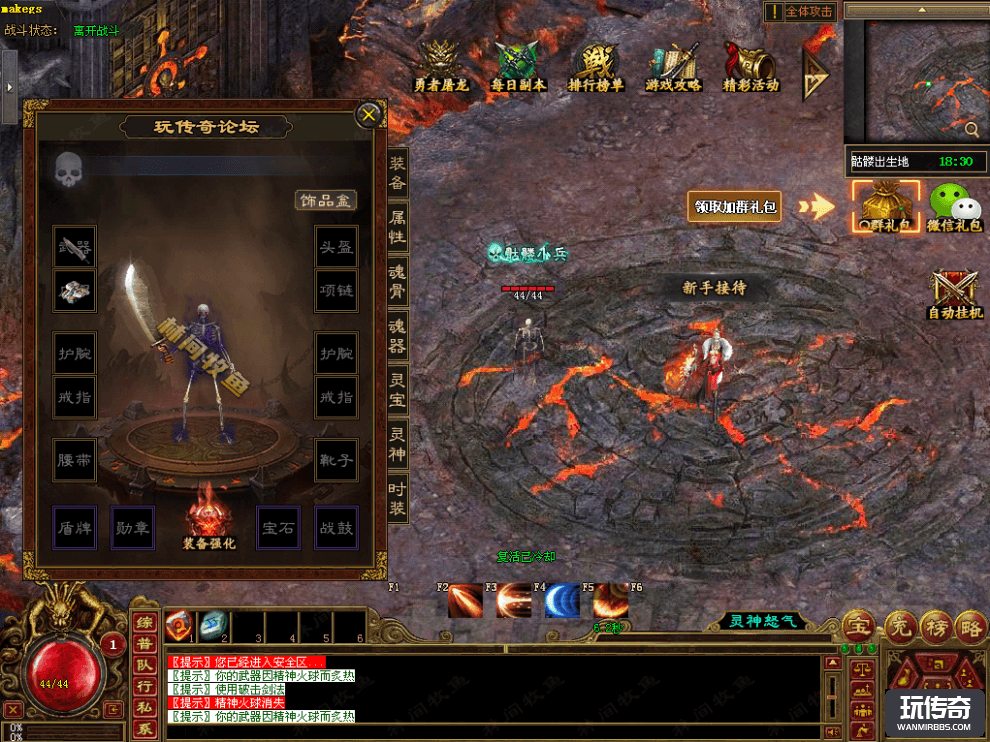This screenshot has width=990, height=742.
Task: Toggle 自动挂机 auto-battle
Action: pos(955,294)
